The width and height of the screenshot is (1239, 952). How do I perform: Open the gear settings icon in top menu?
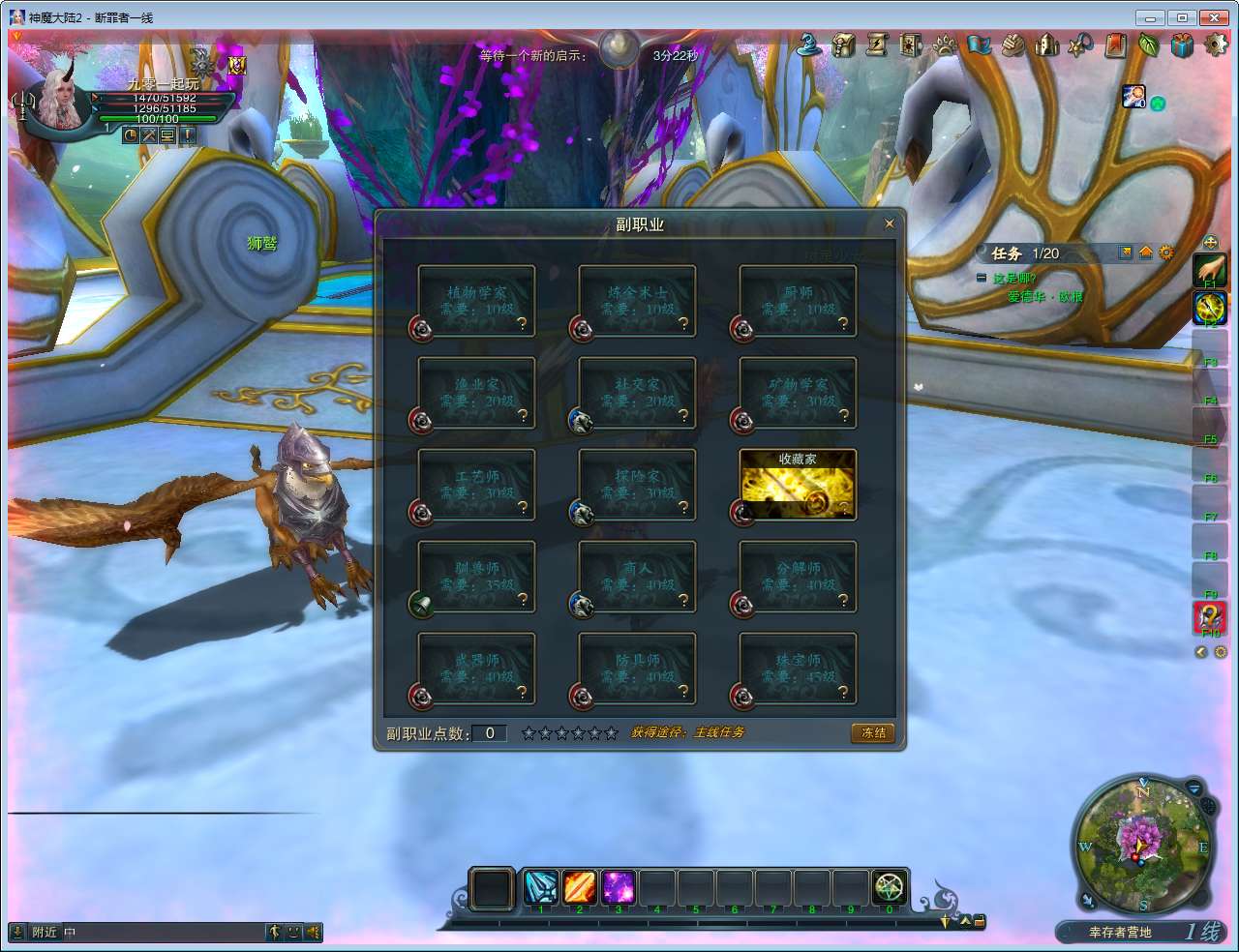coord(1216,45)
